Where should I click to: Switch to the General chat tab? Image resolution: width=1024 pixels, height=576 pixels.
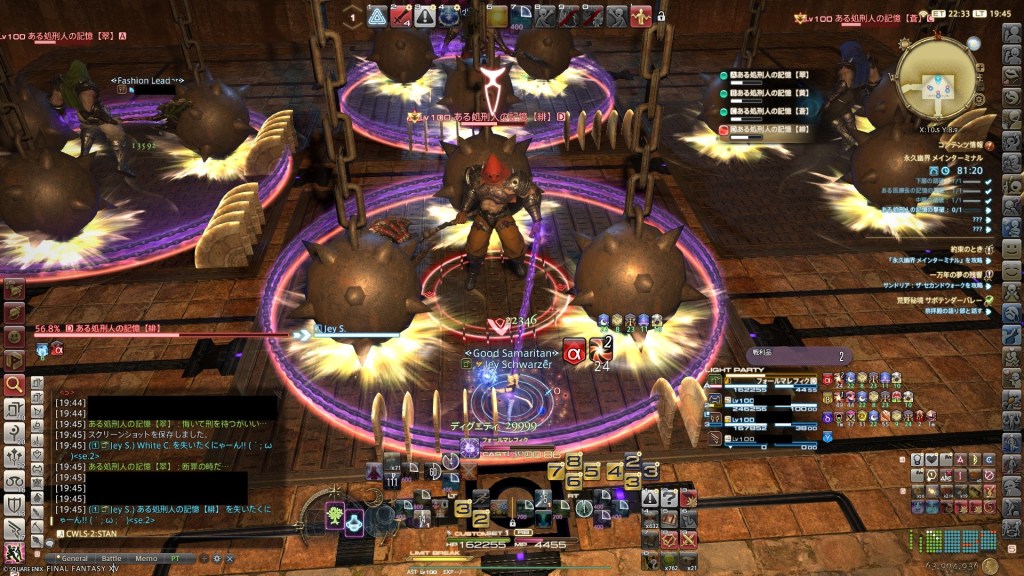(73, 558)
